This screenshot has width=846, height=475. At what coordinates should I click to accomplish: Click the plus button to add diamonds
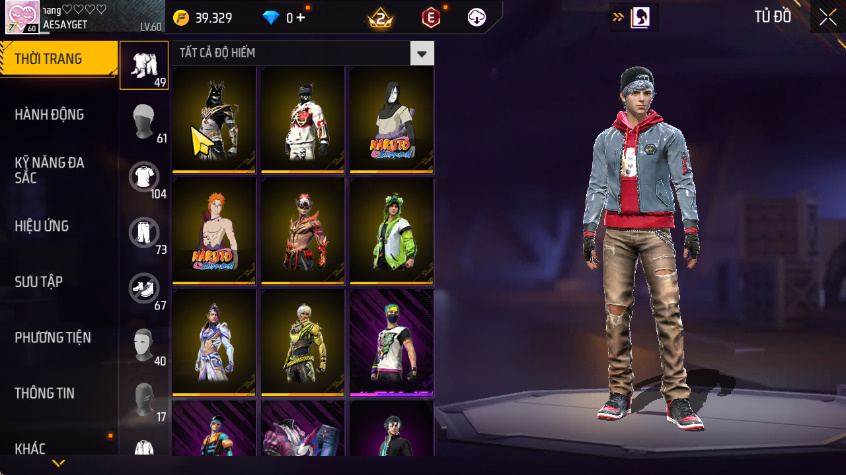coord(301,17)
